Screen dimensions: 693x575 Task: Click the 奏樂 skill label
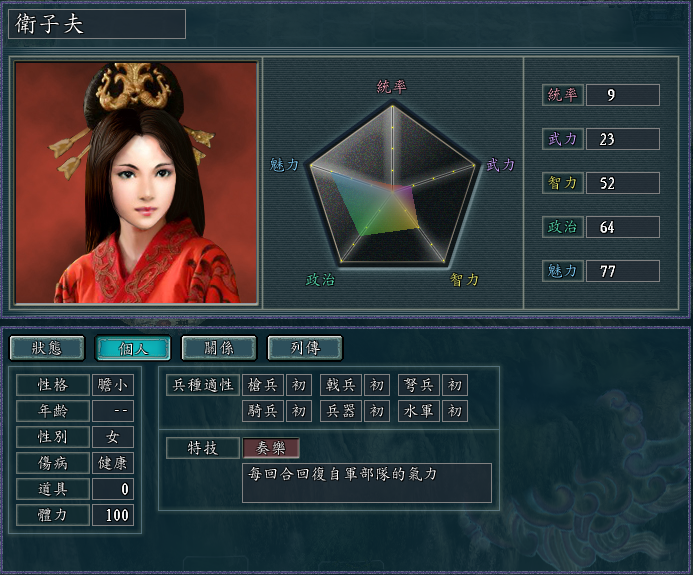(x=271, y=448)
